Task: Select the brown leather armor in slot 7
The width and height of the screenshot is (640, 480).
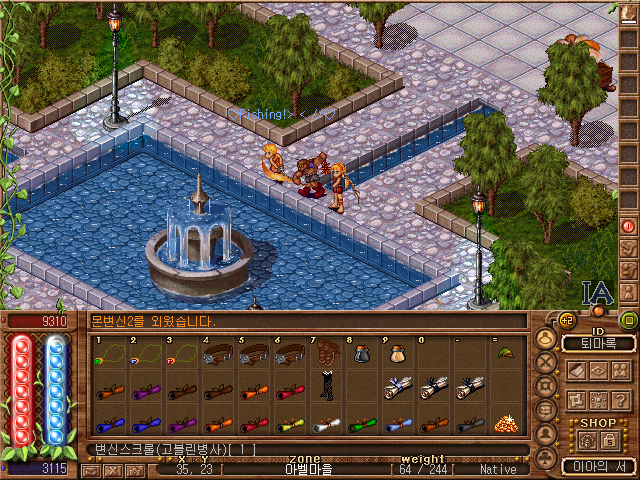Action: pos(325,354)
